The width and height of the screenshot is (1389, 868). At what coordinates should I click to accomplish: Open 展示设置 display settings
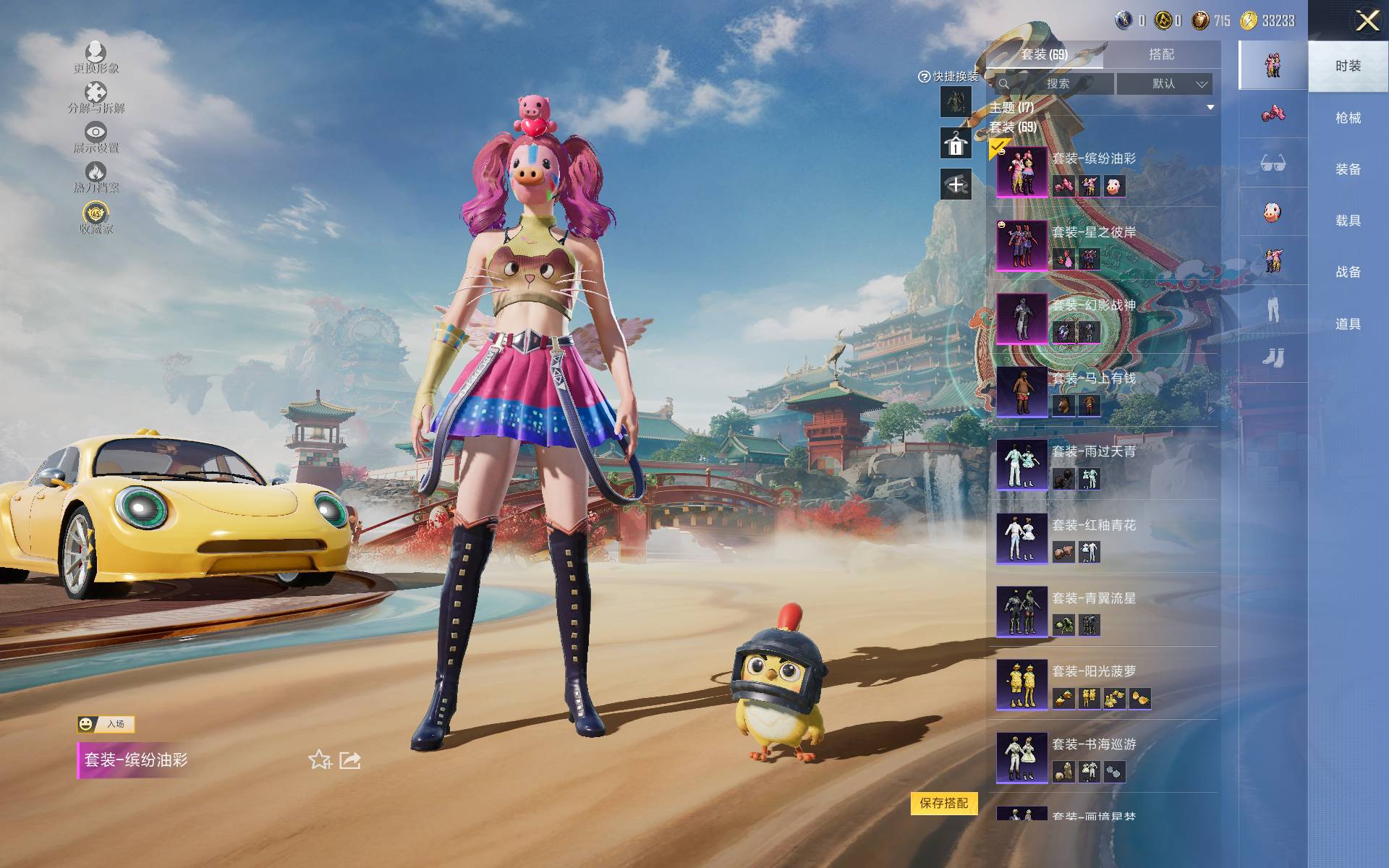click(x=95, y=137)
